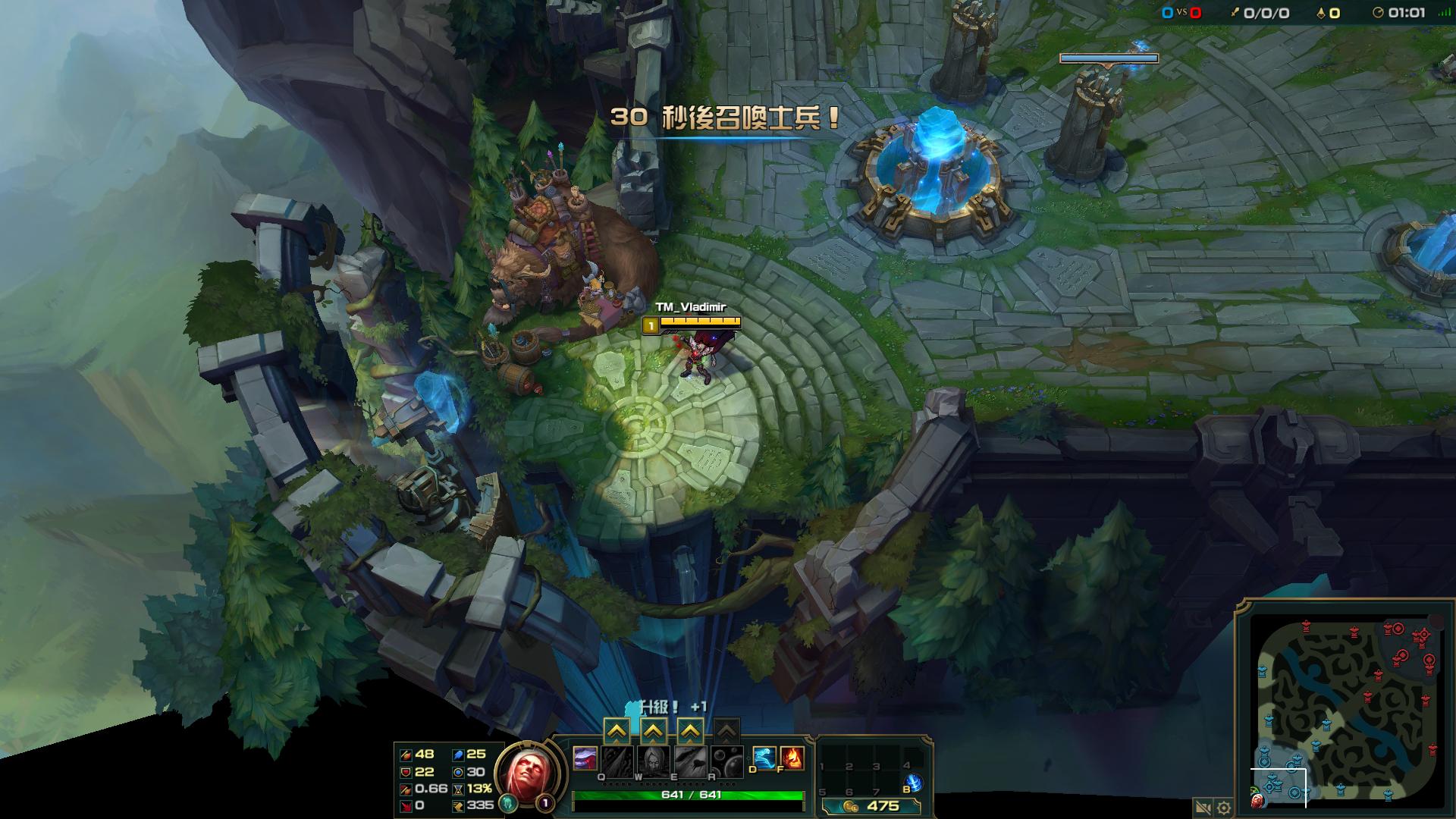The width and height of the screenshot is (1456, 819).
Task: Cast the Ignite summoner spell
Action: [x=792, y=758]
